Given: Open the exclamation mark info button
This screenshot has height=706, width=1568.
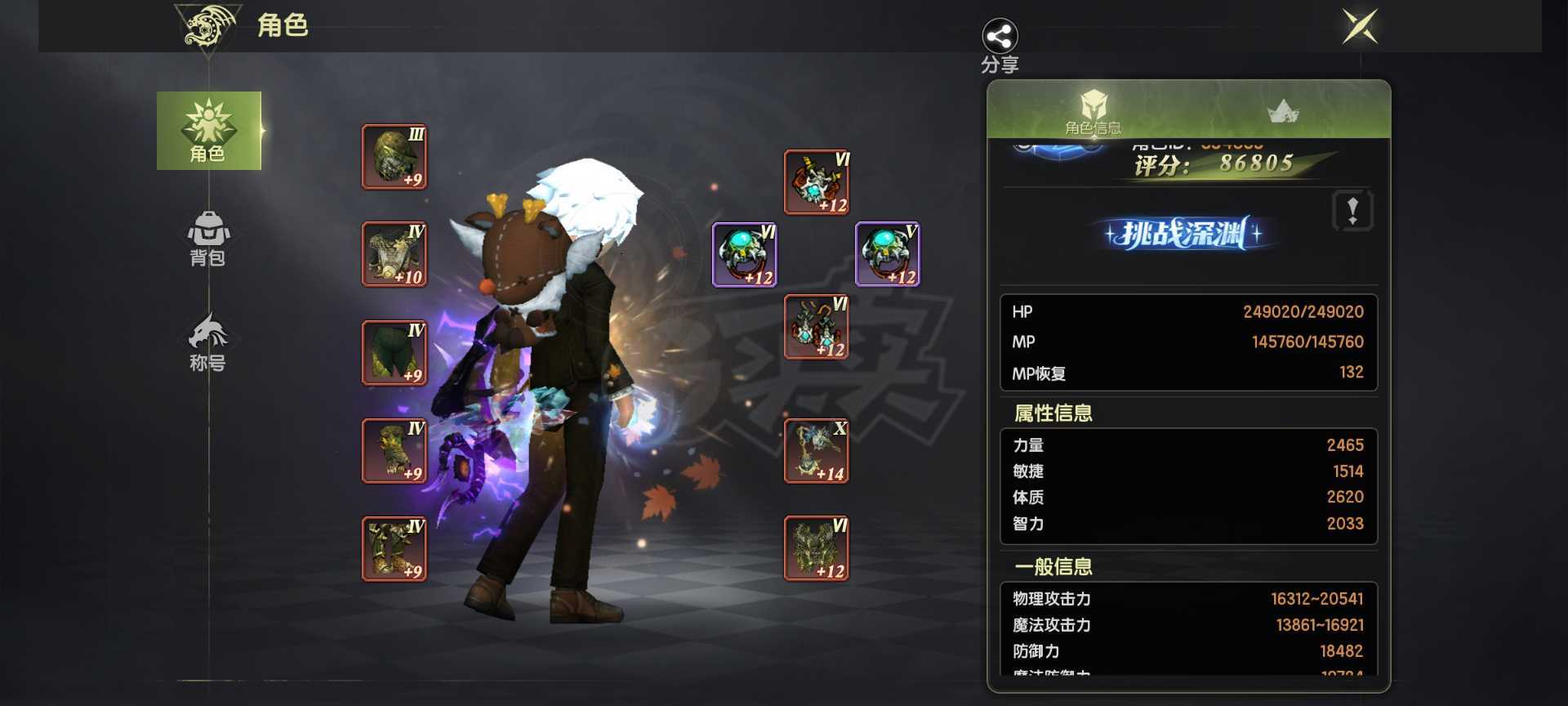Looking at the screenshot, I should (1352, 211).
